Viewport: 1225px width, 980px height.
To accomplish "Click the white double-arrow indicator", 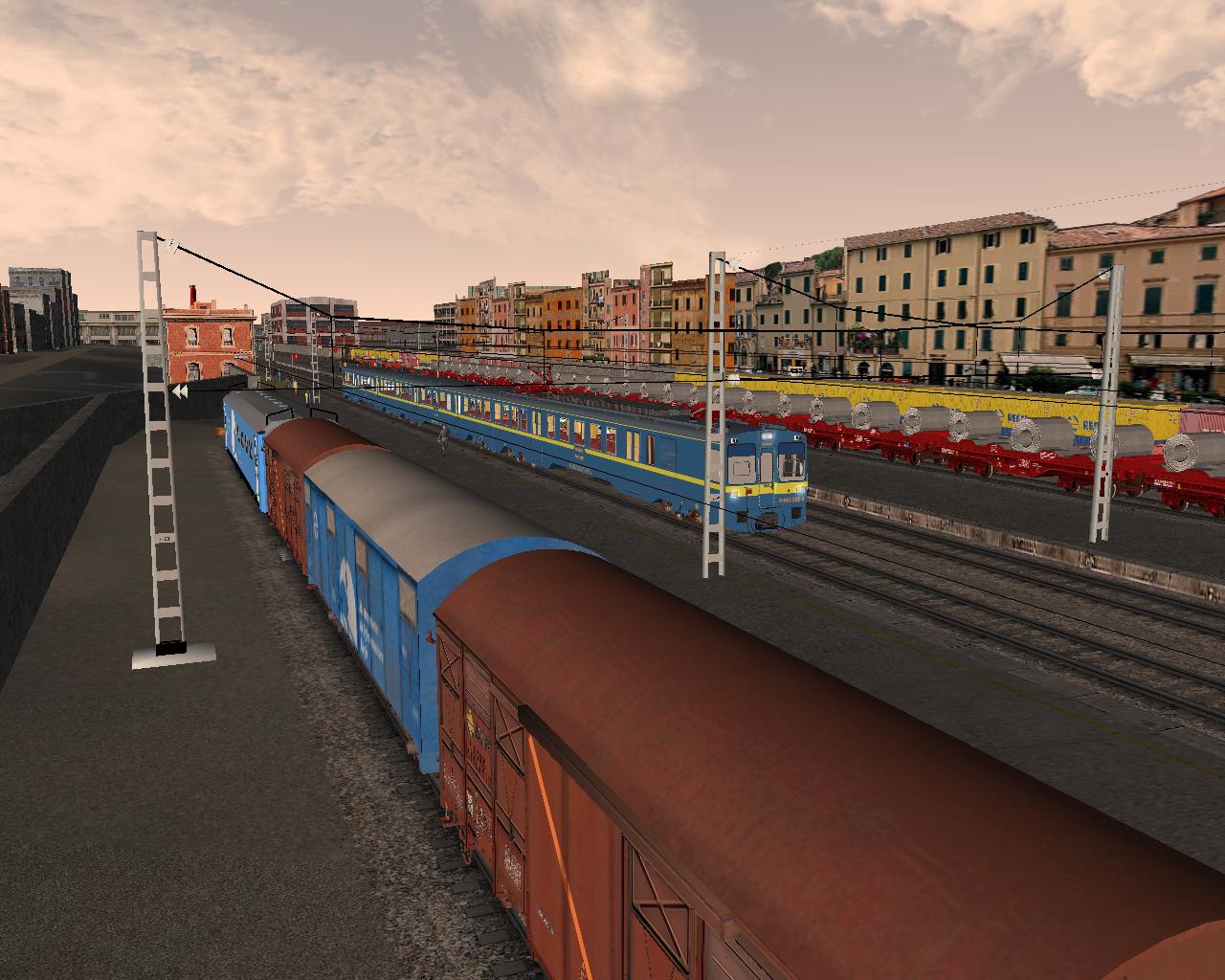I will 179,391.
